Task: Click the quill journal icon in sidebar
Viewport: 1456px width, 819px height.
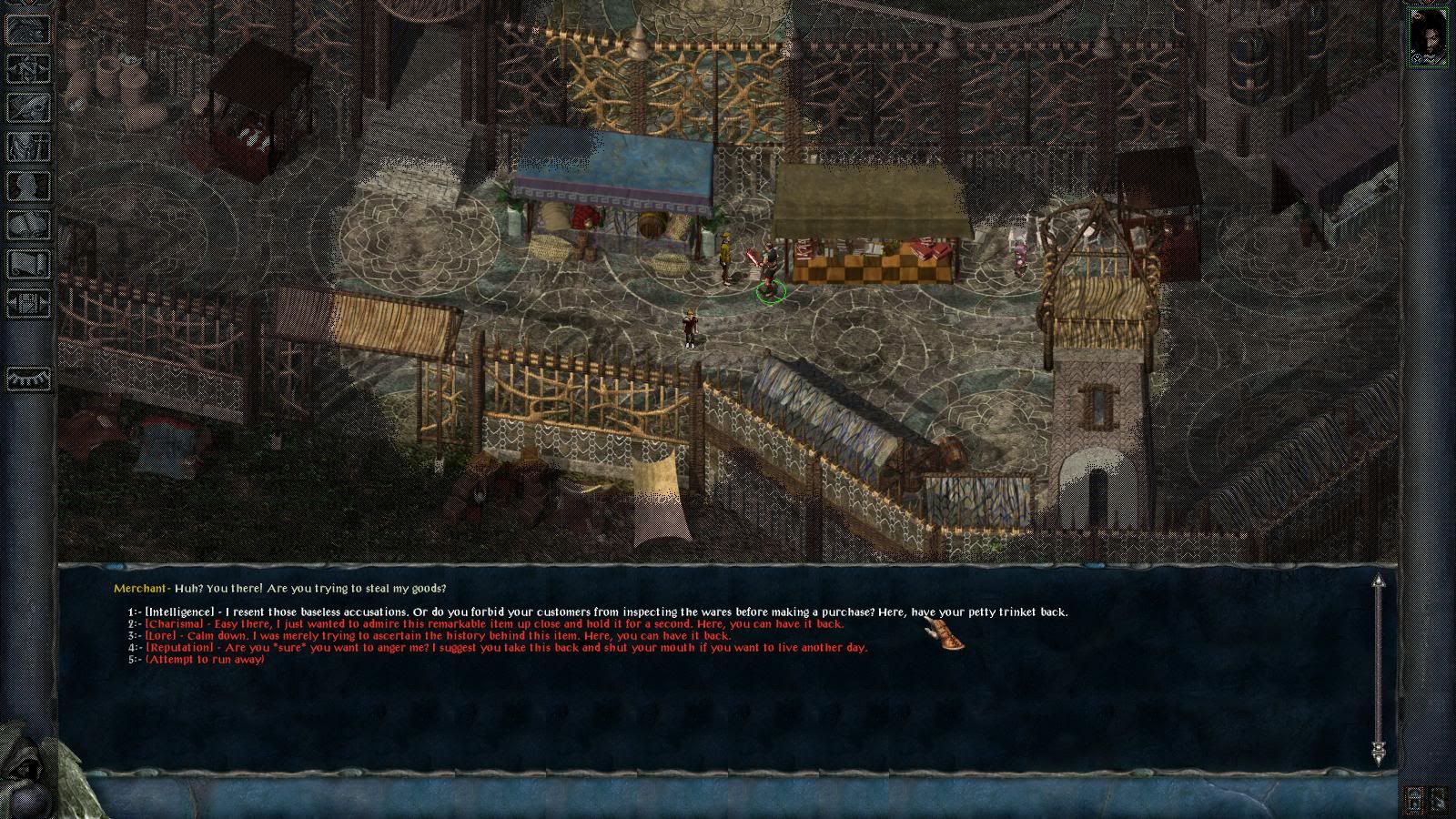Action: tap(27, 107)
